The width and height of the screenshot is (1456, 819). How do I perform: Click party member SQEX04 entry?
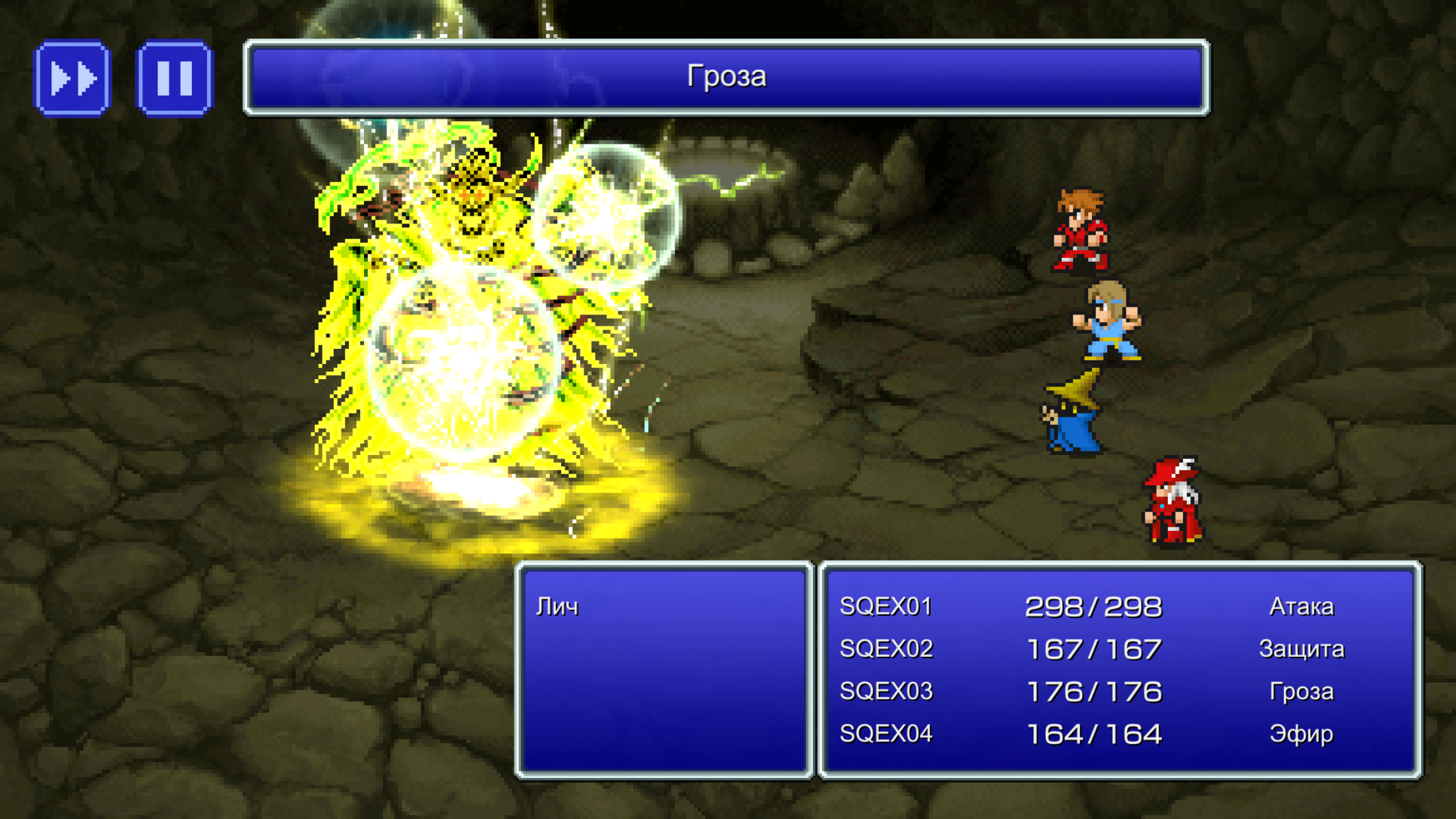886,734
